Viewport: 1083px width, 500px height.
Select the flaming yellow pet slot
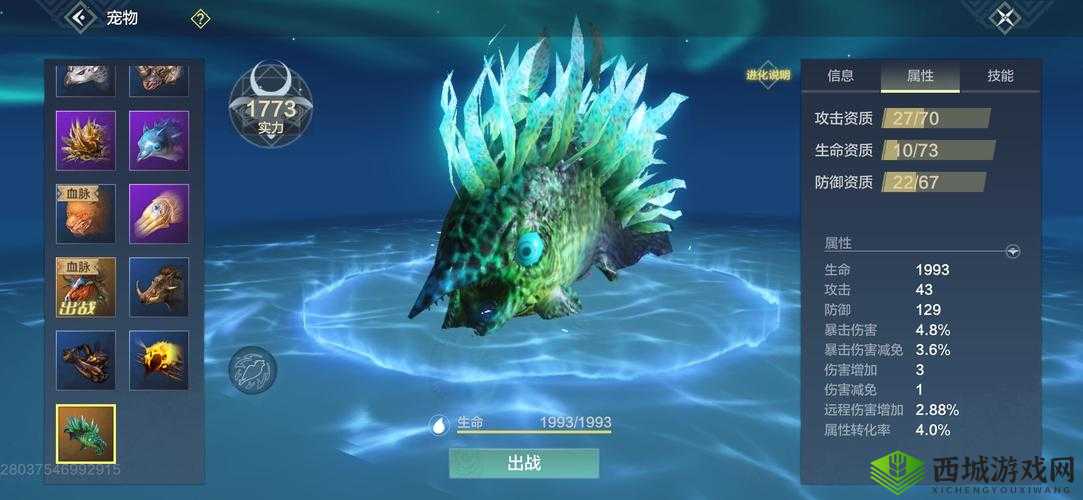click(x=159, y=360)
